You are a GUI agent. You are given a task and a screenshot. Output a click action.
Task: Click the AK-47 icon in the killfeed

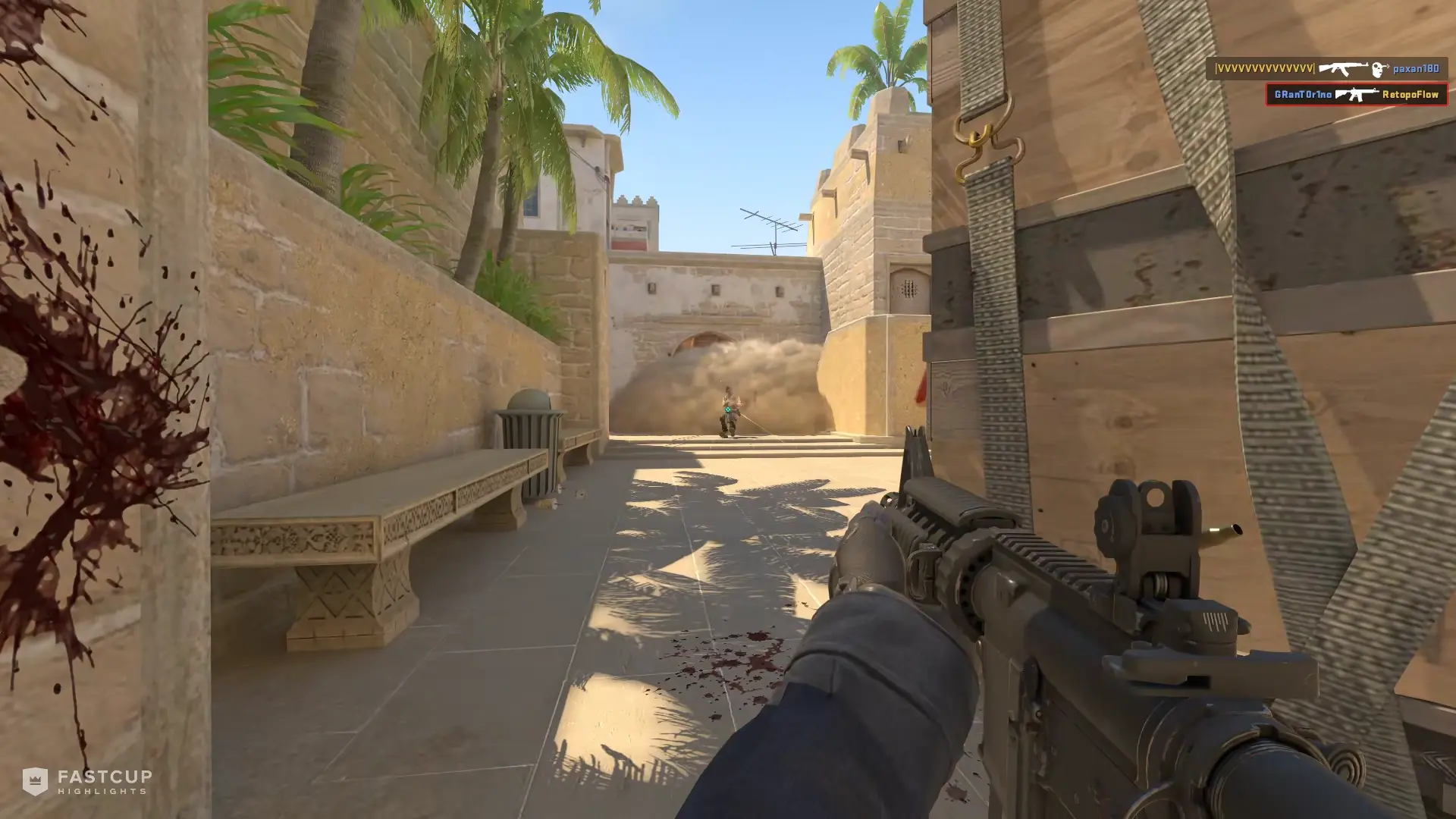click(1343, 68)
